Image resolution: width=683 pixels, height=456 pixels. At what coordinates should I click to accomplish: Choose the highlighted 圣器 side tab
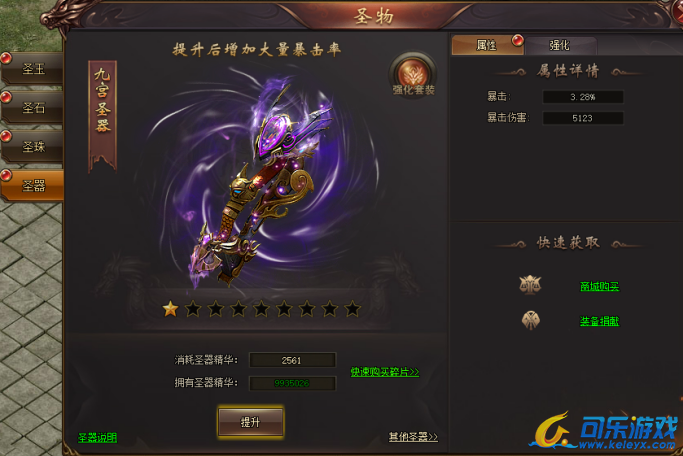click(x=33, y=185)
